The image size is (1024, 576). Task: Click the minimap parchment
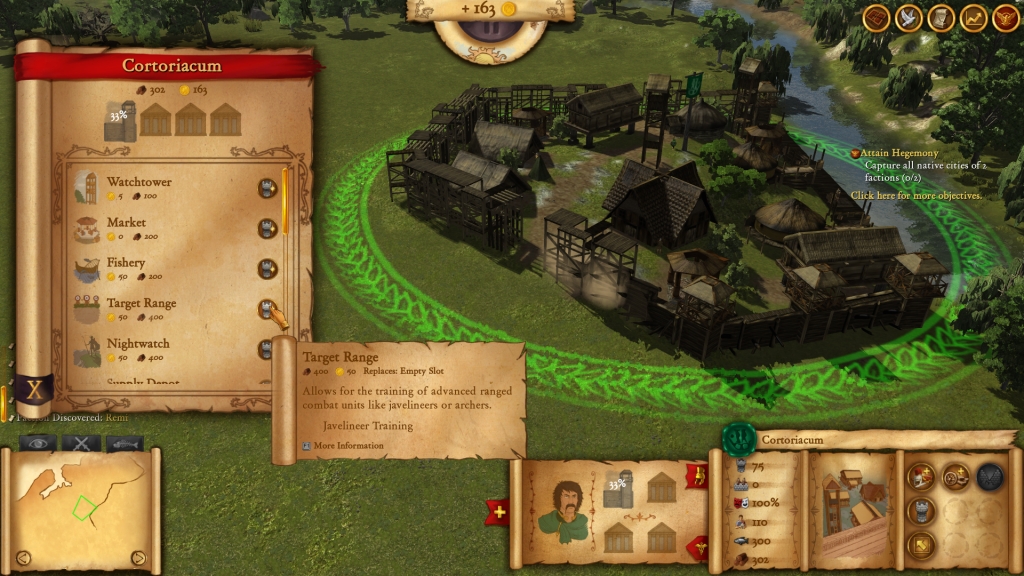point(80,510)
